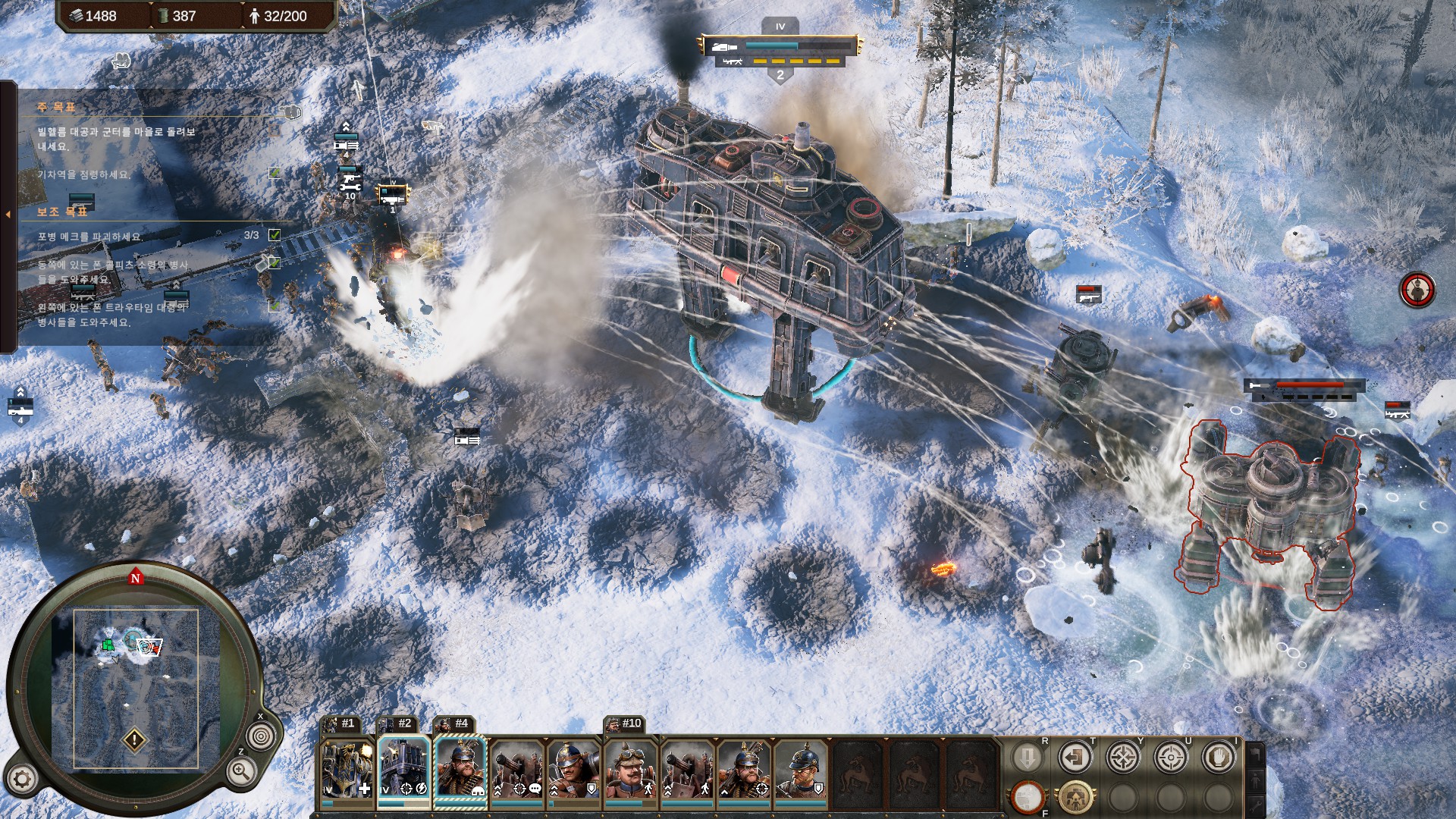
Task: Activate the crosshair attack command
Action: [x=1170, y=758]
